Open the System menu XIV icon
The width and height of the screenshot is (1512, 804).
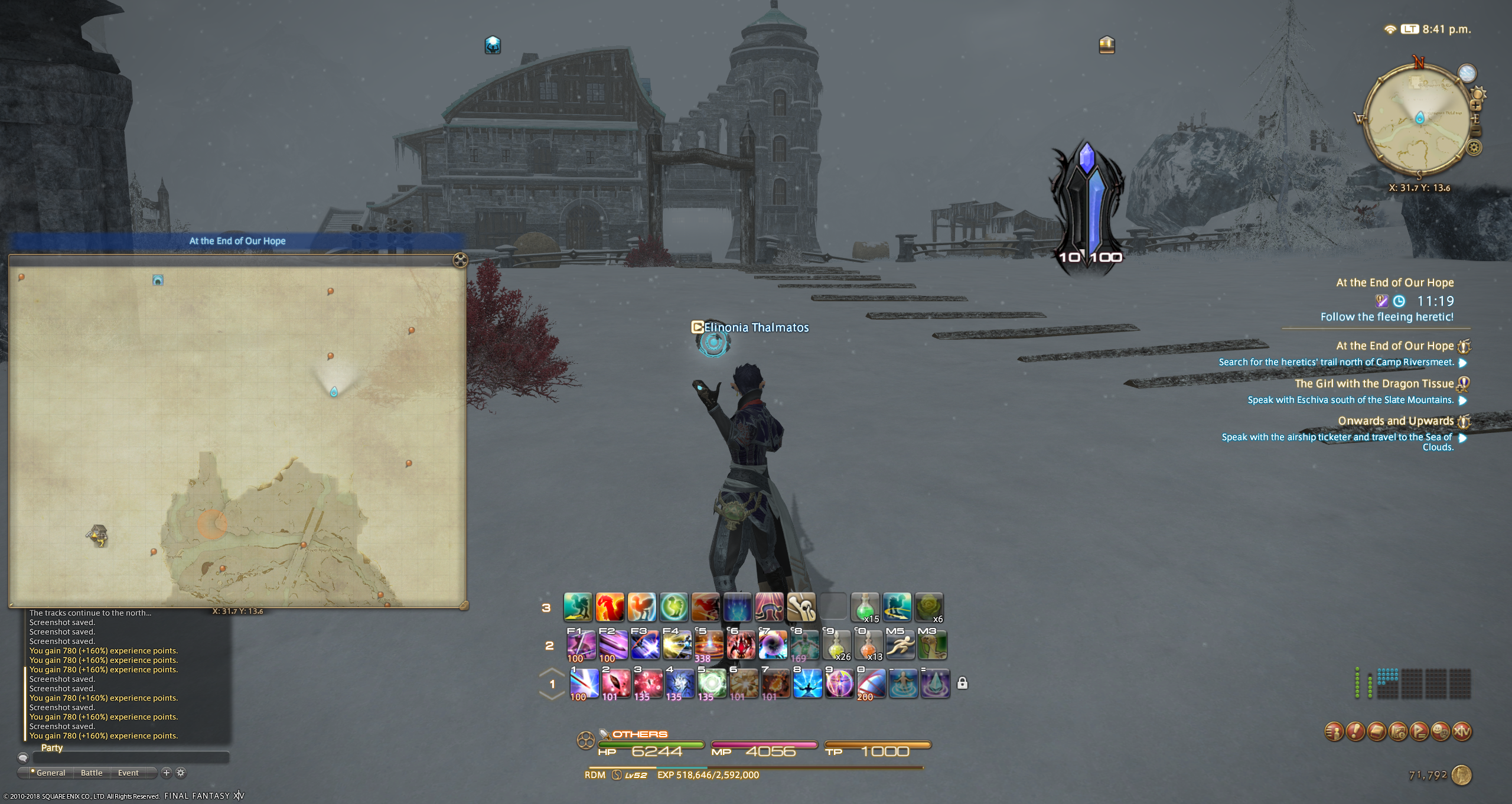(1462, 732)
